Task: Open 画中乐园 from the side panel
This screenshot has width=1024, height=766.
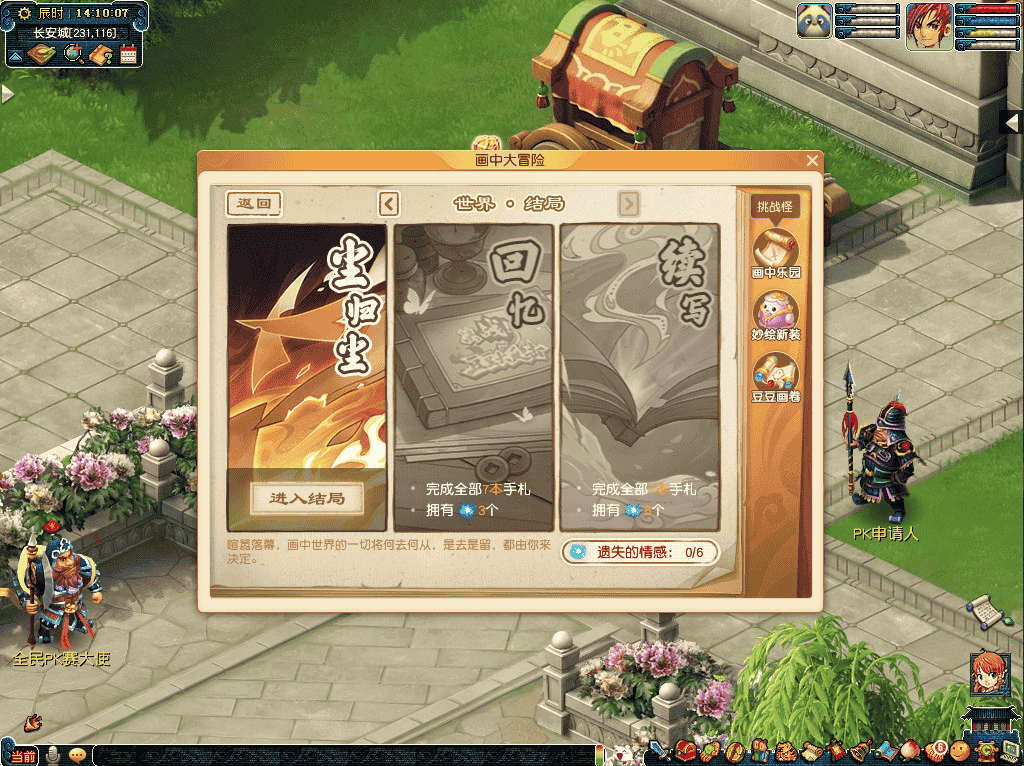Action: tap(776, 252)
